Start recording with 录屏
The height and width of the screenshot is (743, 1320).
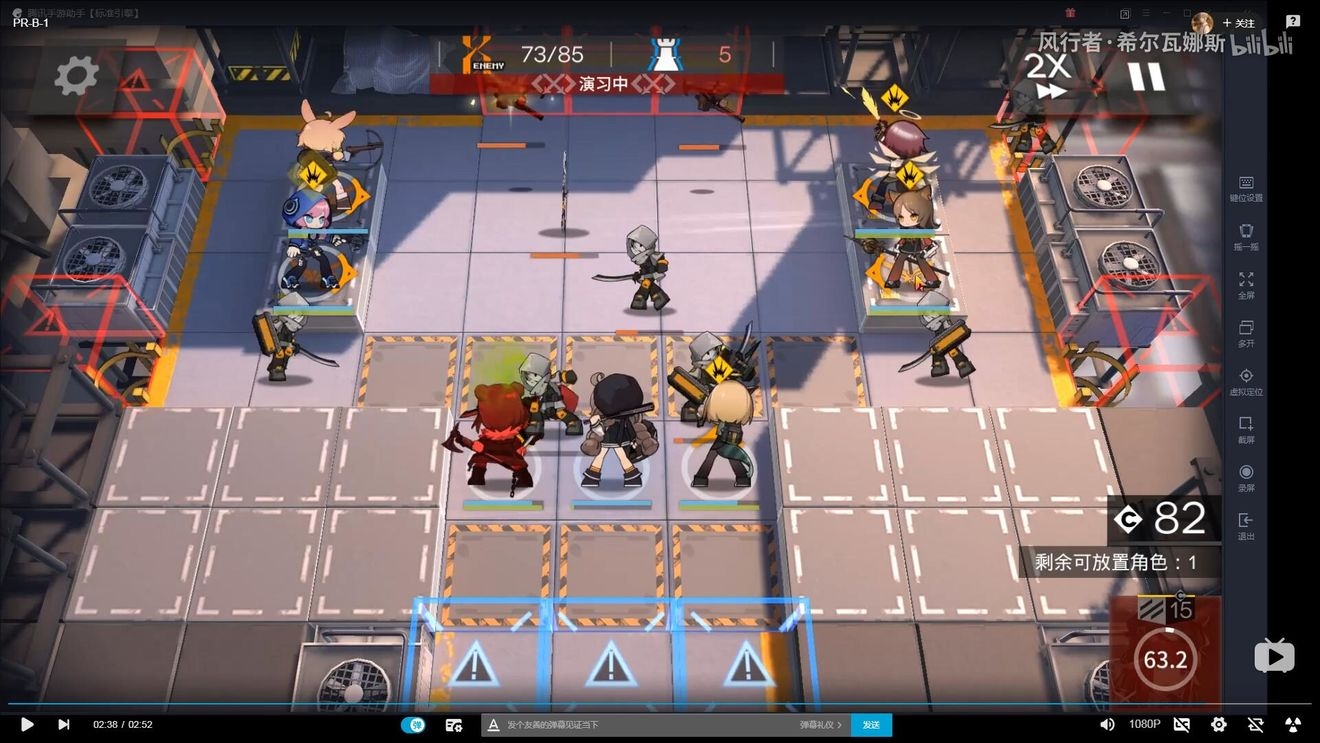click(x=1246, y=477)
